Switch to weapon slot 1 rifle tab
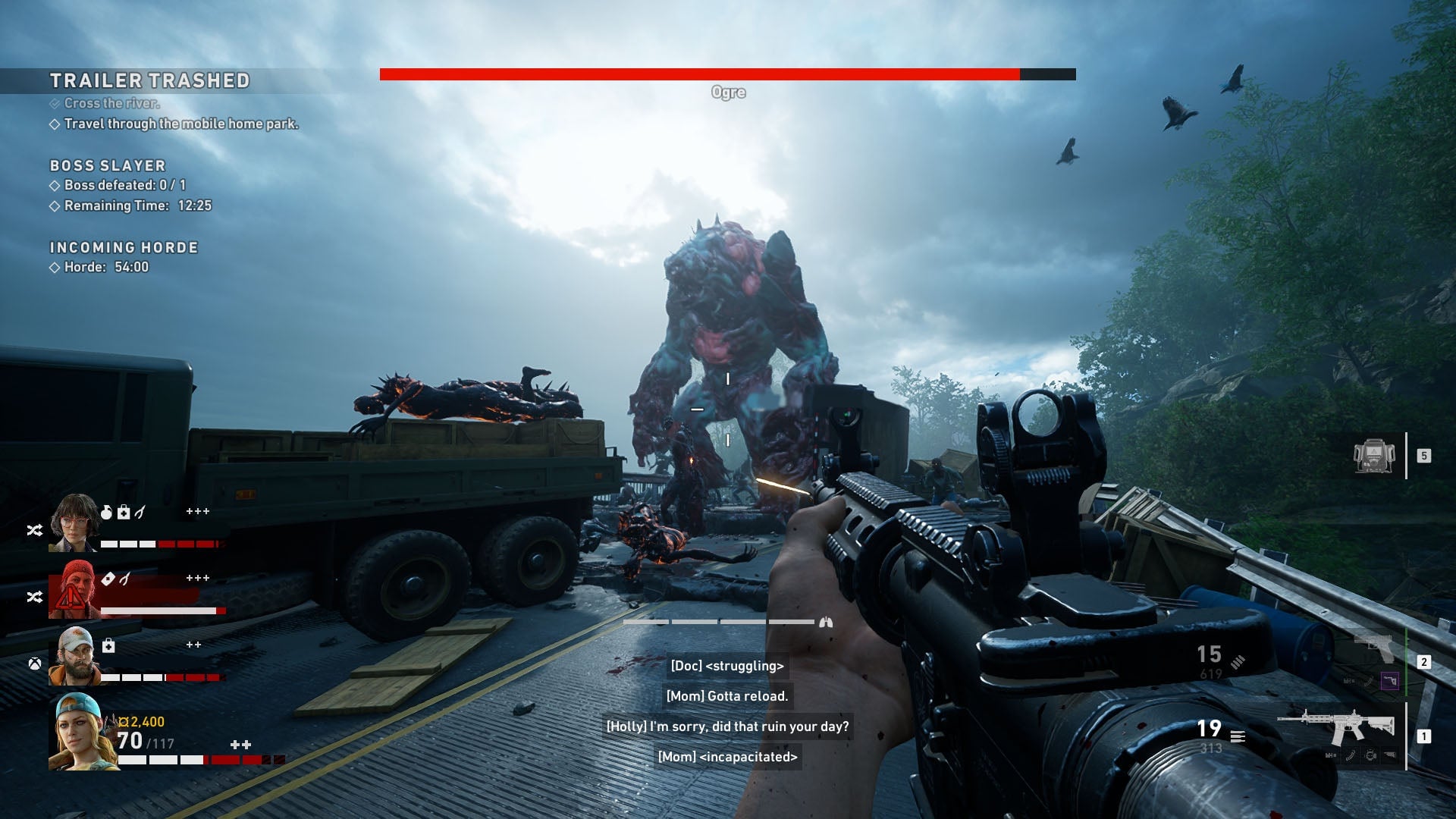This screenshot has width=1456, height=819. click(x=1424, y=736)
